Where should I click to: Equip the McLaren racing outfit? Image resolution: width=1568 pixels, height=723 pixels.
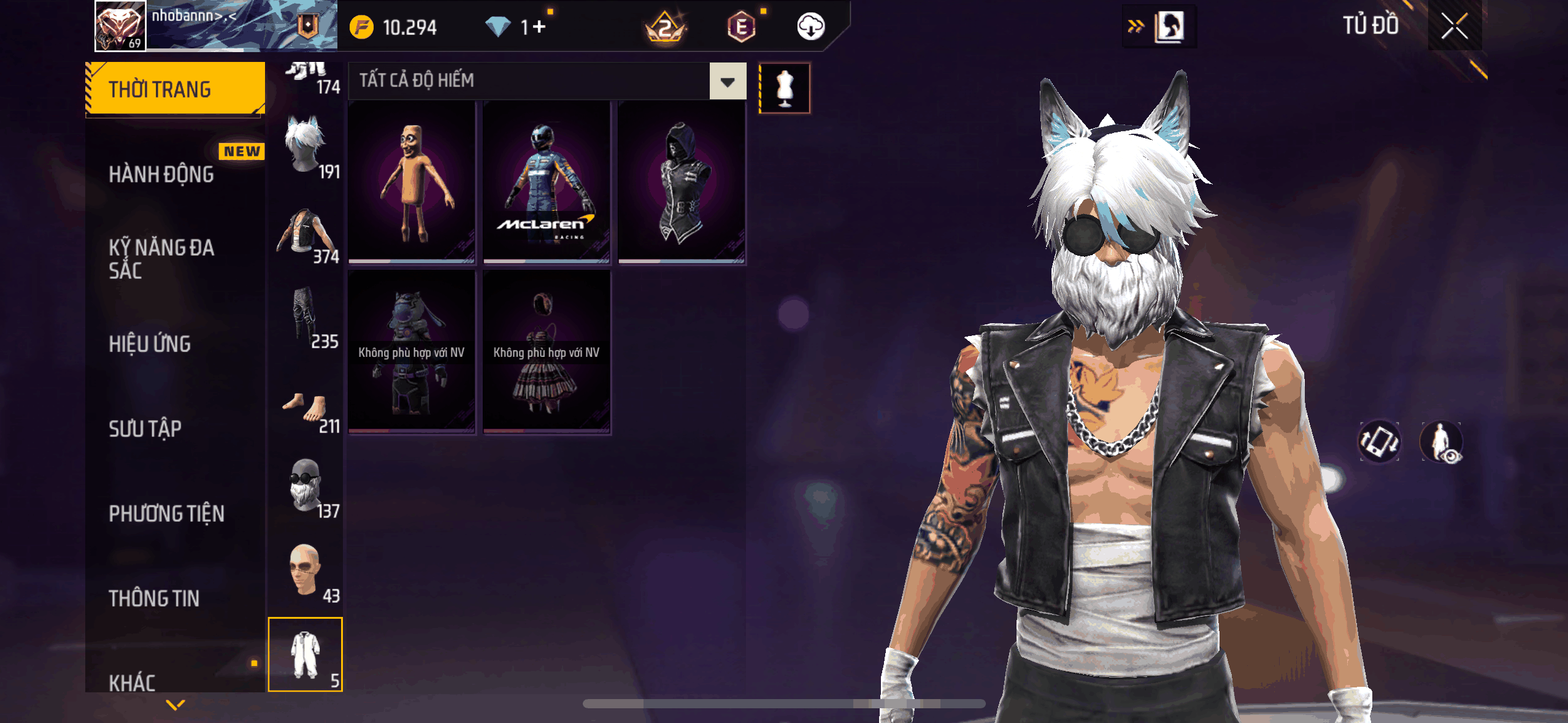[546, 182]
